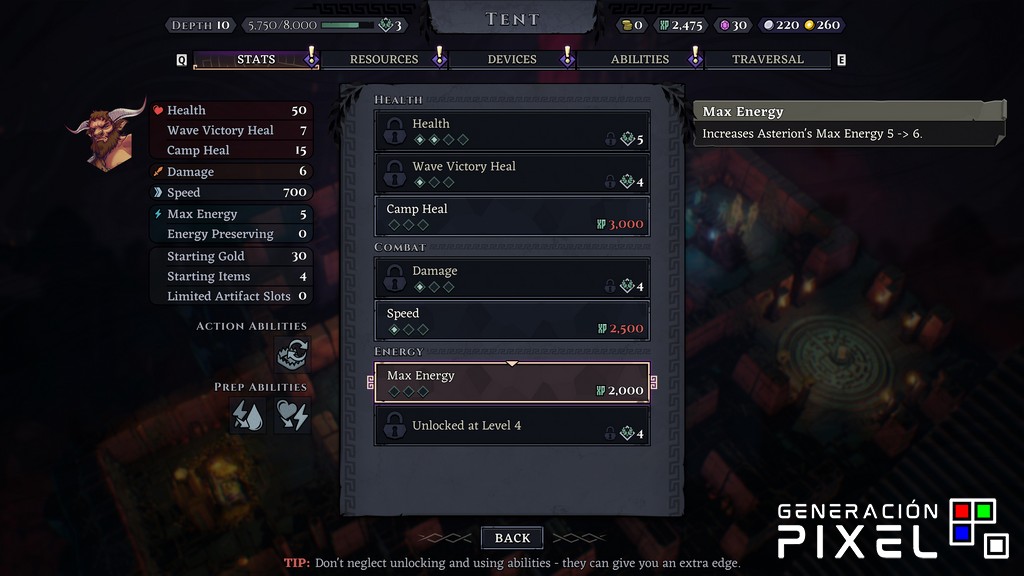Select the heart and lightning prep ability
1024x576 pixels.
[x=292, y=415]
